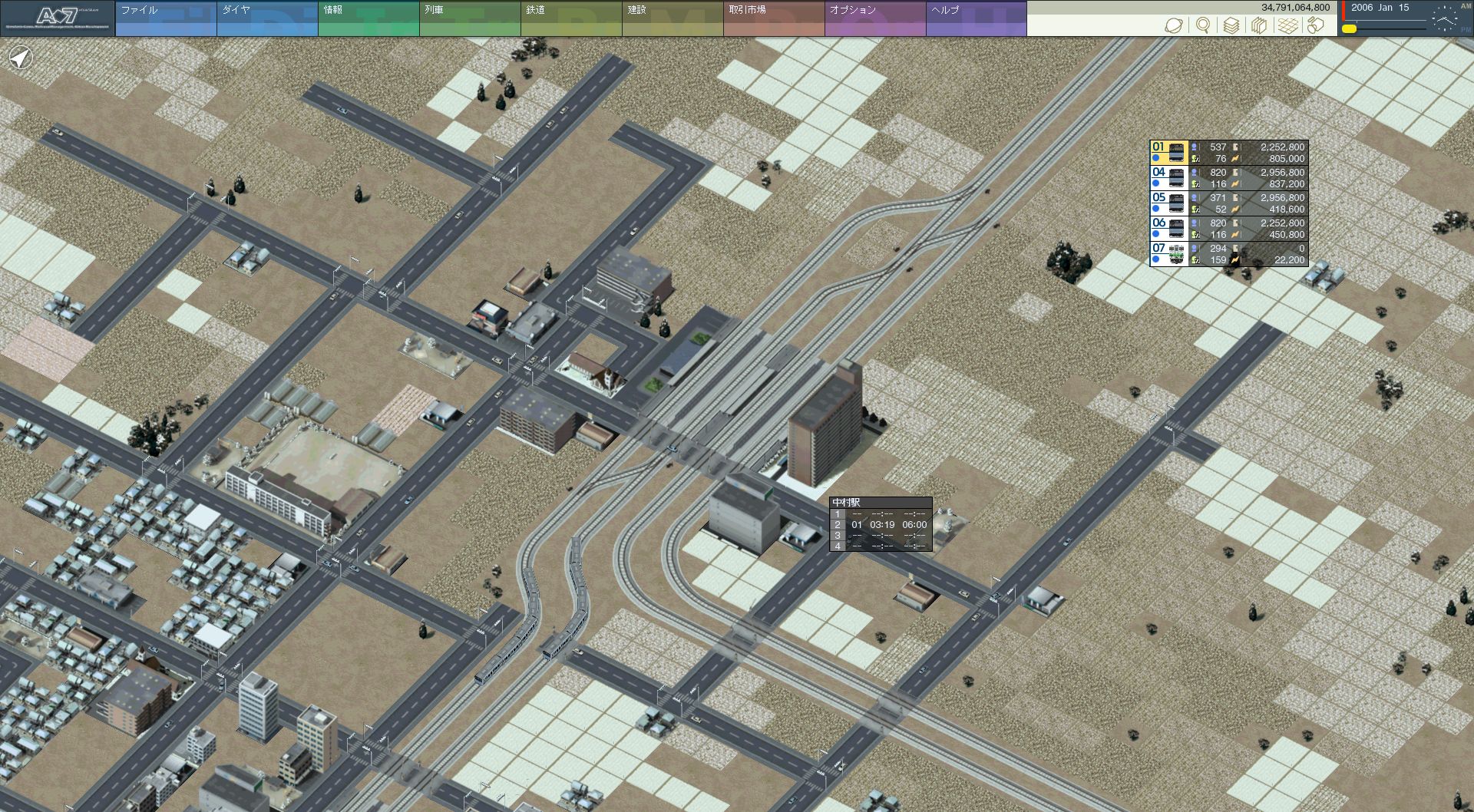
Task: Click the planet globe view icon
Action: click(1174, 25)
